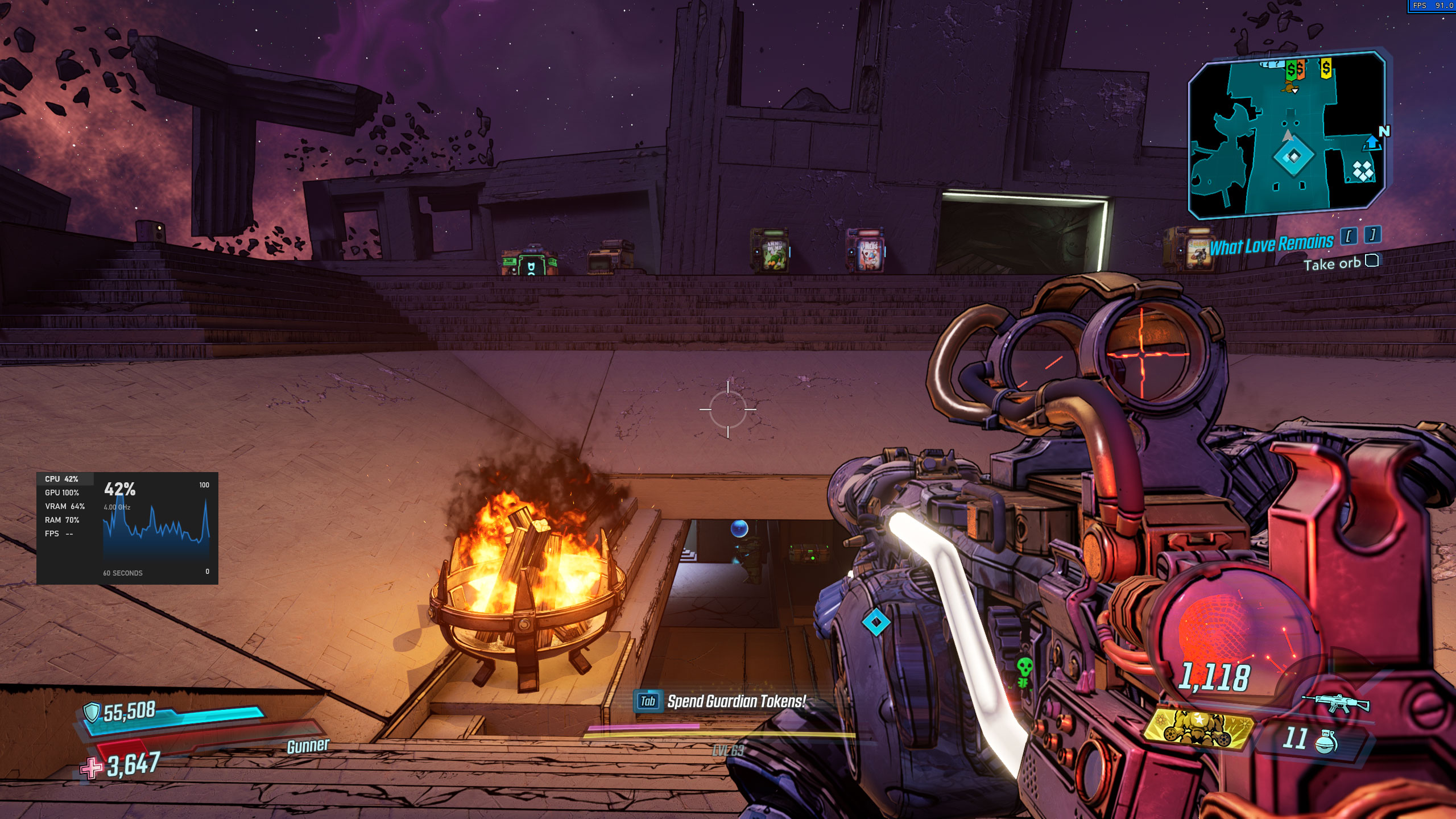This screenshot has height=819, width=1456.
Task: Select the white diamonds marker on minimap
Action: (x=1363, y=170)
